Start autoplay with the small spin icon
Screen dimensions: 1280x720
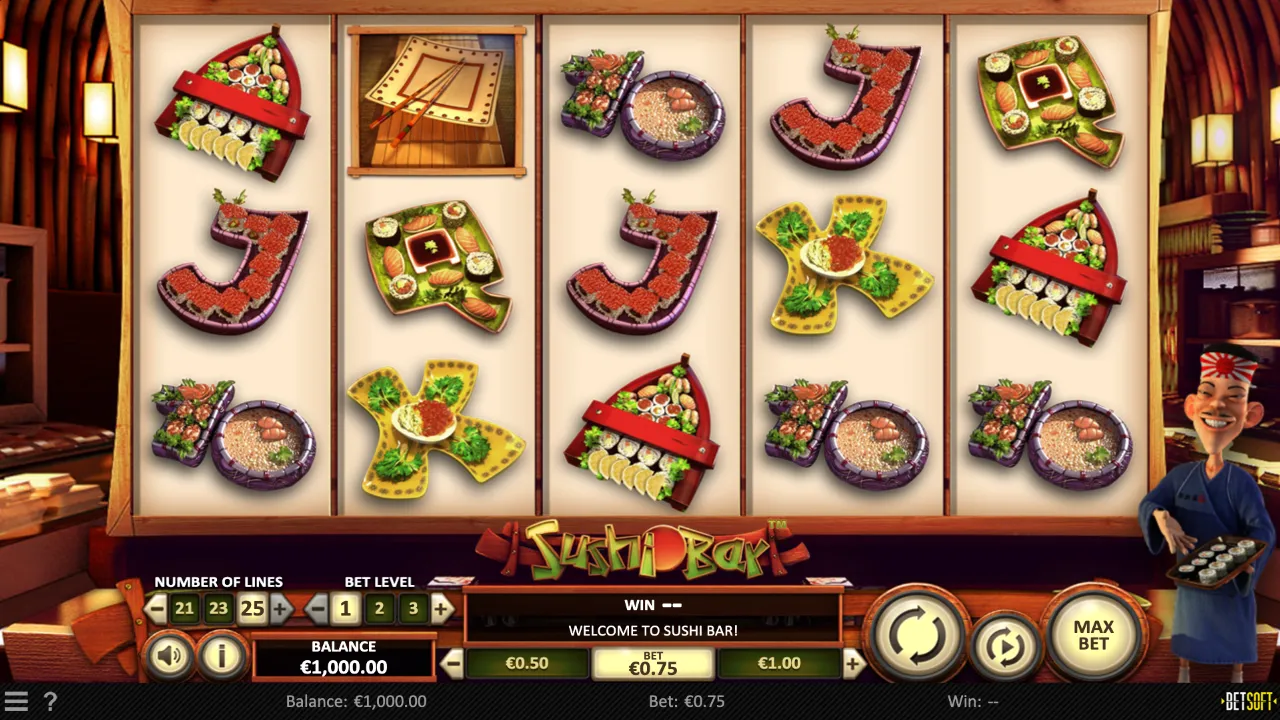point(1004,645)
